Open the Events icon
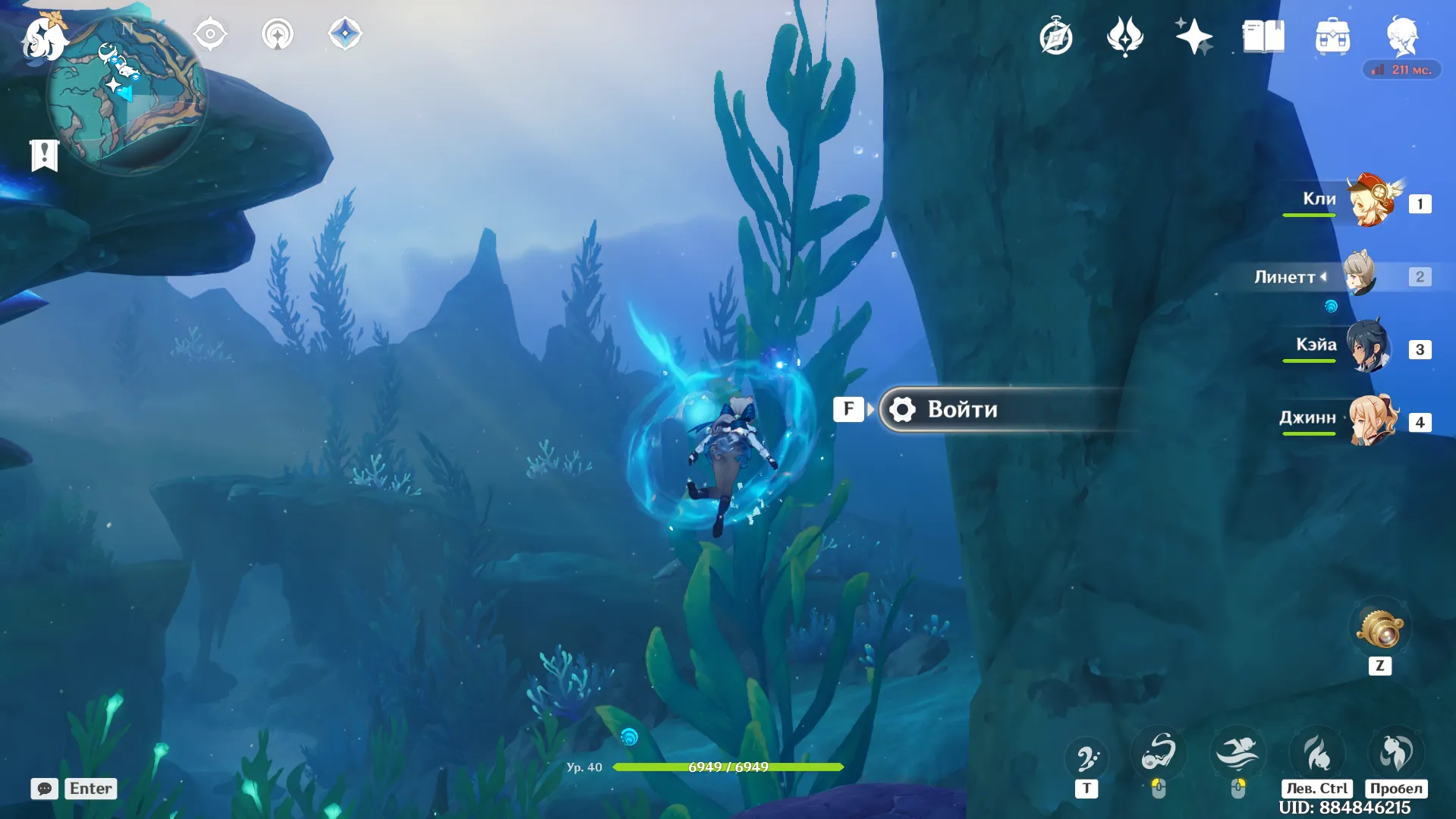Image resolution: width=1456 pixels, height=819 pixels. (1124, 36)
